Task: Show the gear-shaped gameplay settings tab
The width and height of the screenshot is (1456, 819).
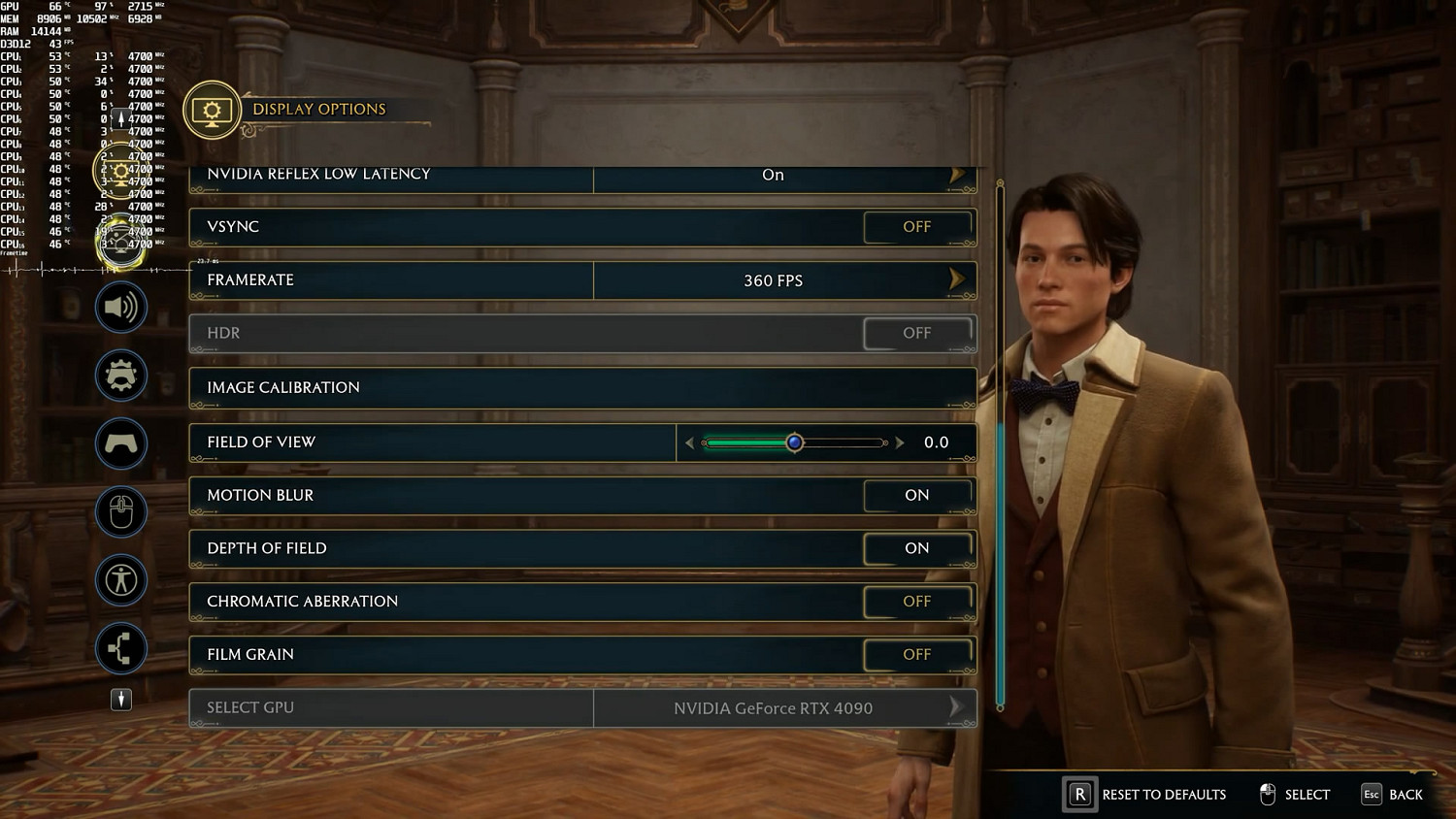Action: click(x=121, y=376)
